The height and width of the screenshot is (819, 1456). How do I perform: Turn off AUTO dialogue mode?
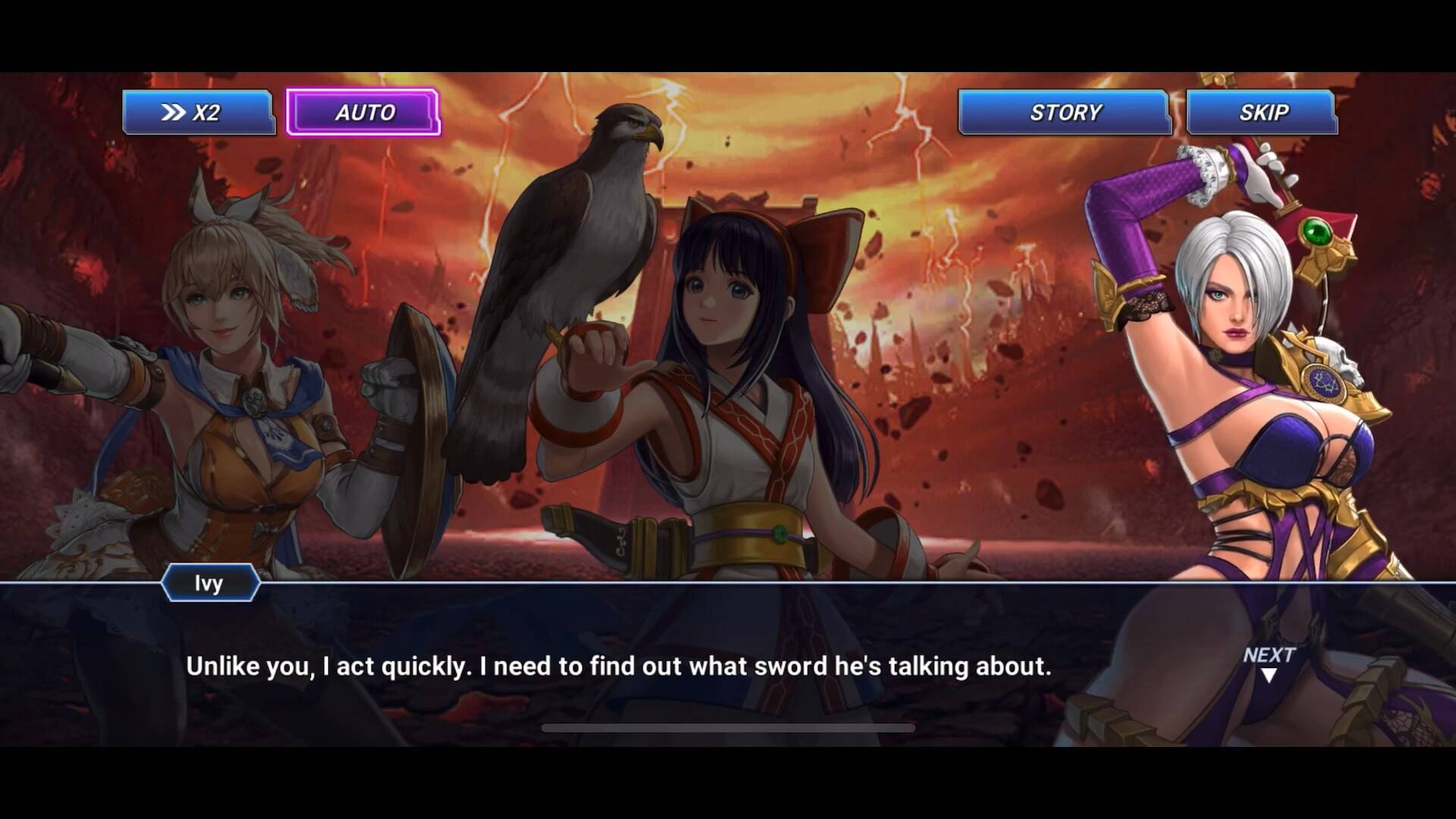[363, 112]
